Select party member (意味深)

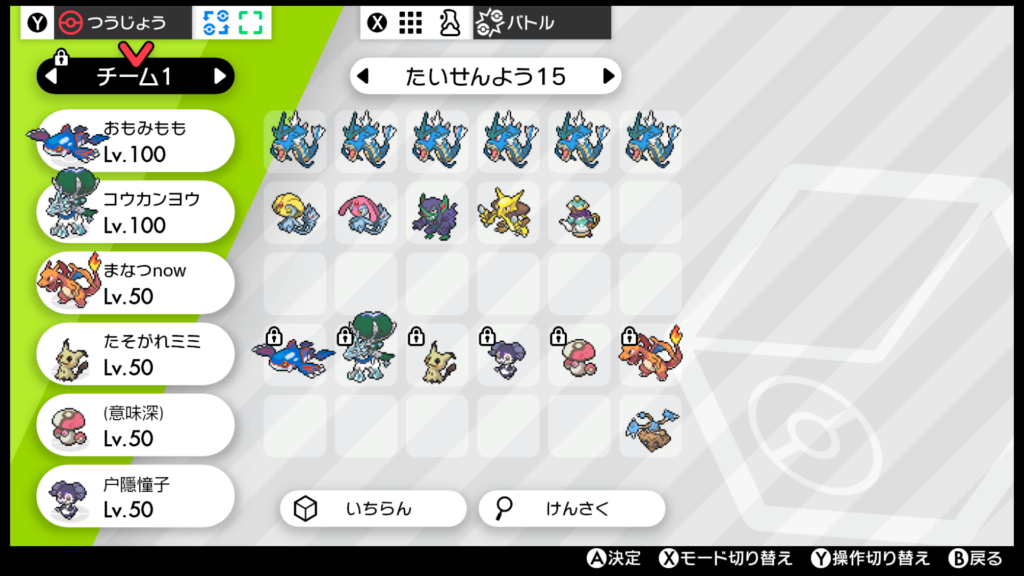coord(135,425)
